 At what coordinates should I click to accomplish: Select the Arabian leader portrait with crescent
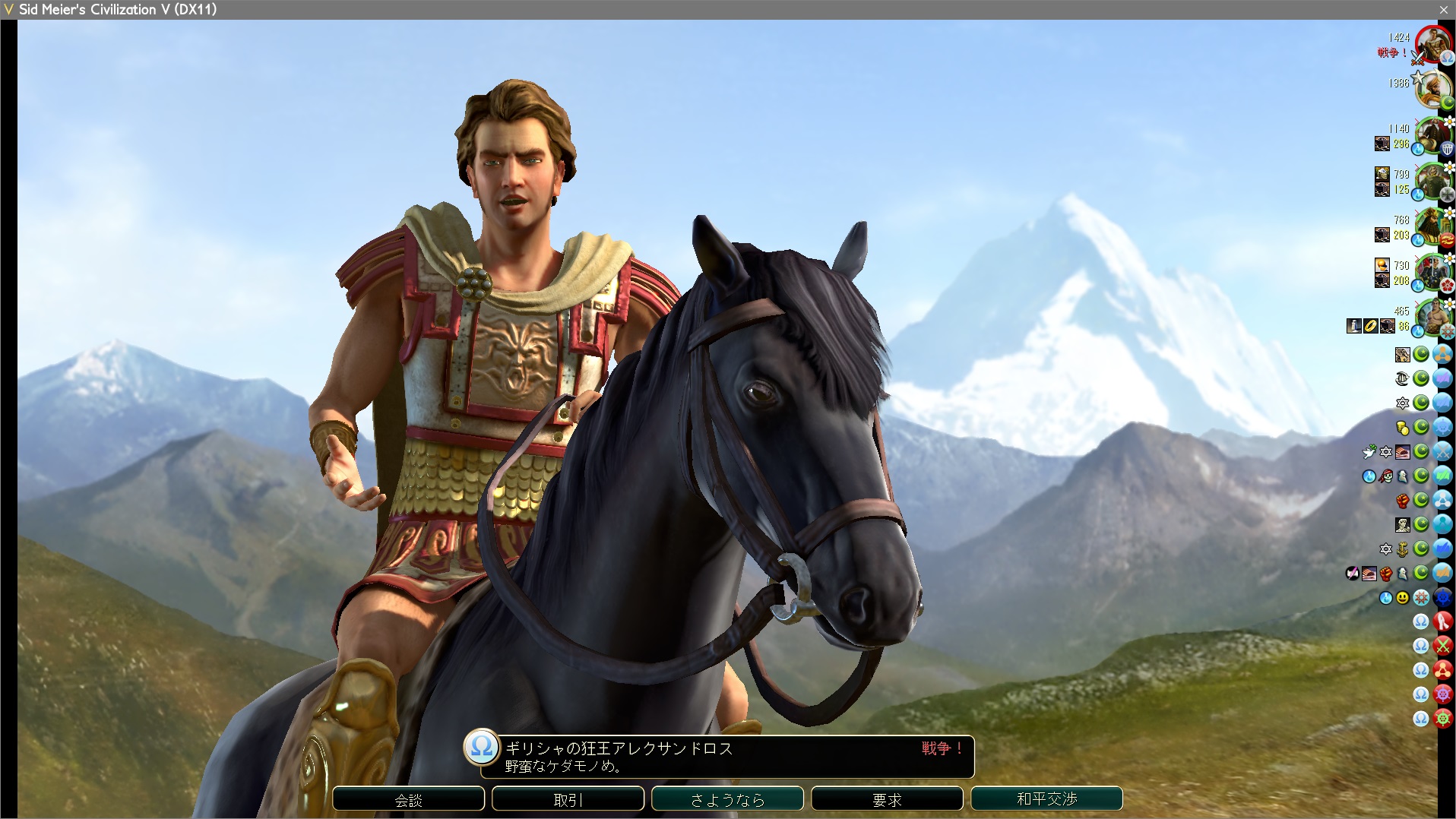tap(1432, 89)
